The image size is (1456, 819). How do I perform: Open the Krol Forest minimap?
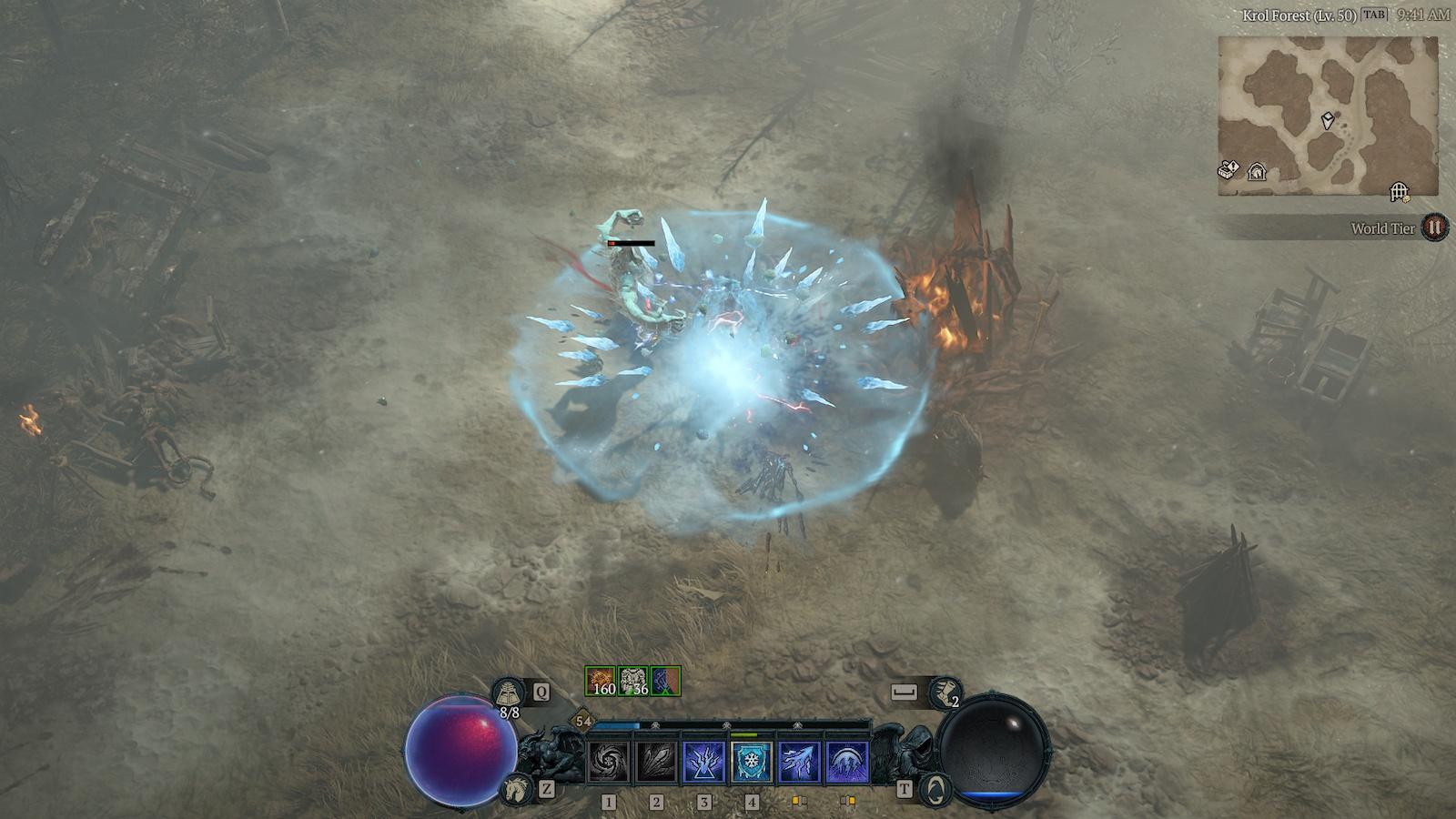coord(1328,116)
